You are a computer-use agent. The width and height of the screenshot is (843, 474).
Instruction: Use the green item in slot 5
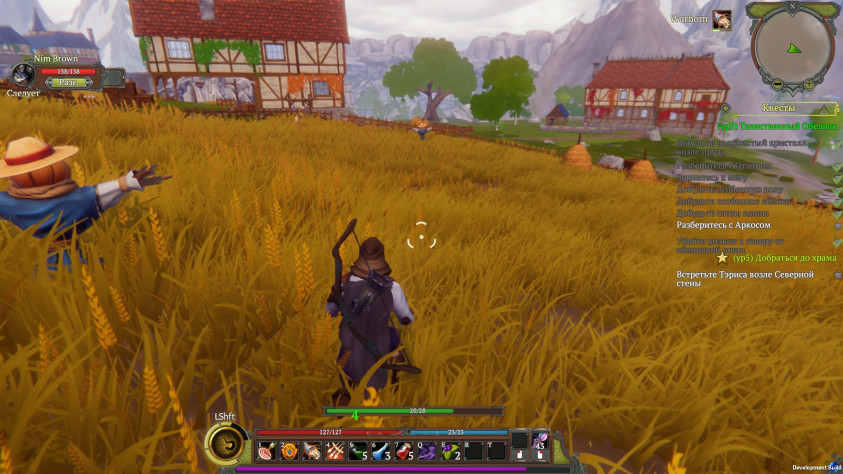point(358,451)
